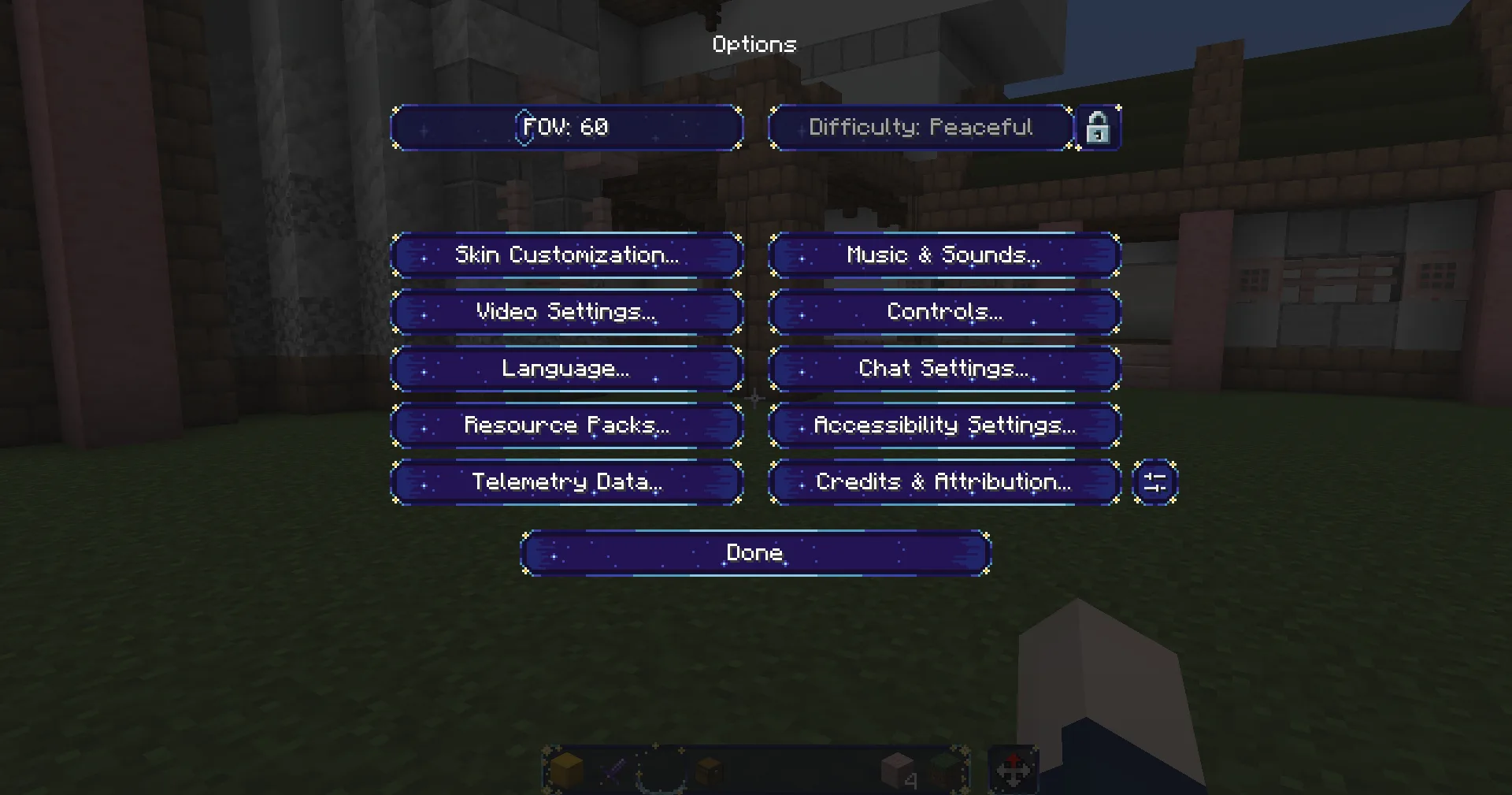The width and height of the screenshot is (1512, 795).
Task: Open the sliders quick-settings icon beside Credits
Action: 1154,482
